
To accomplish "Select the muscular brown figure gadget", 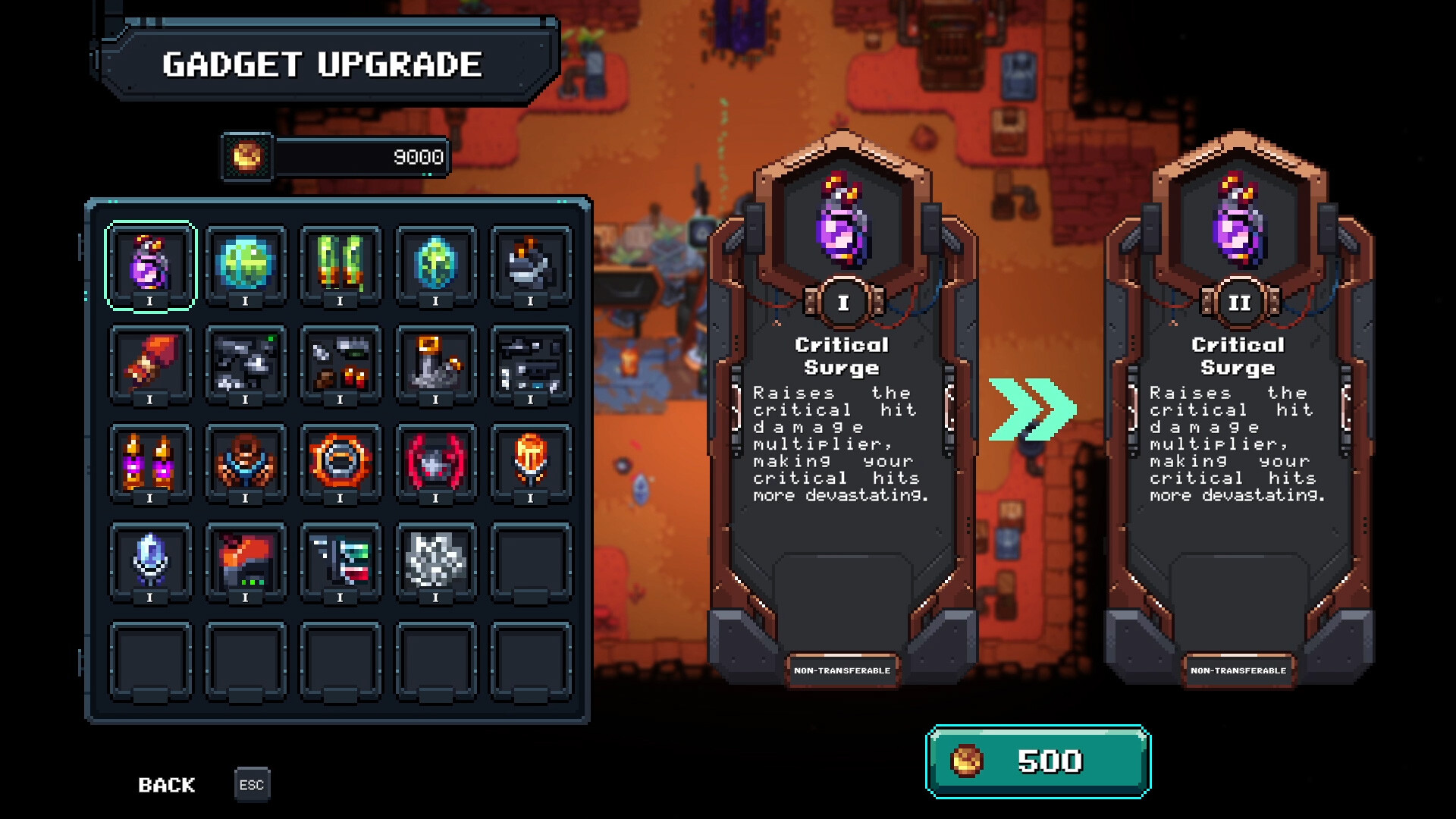I will tap(245, 463).
